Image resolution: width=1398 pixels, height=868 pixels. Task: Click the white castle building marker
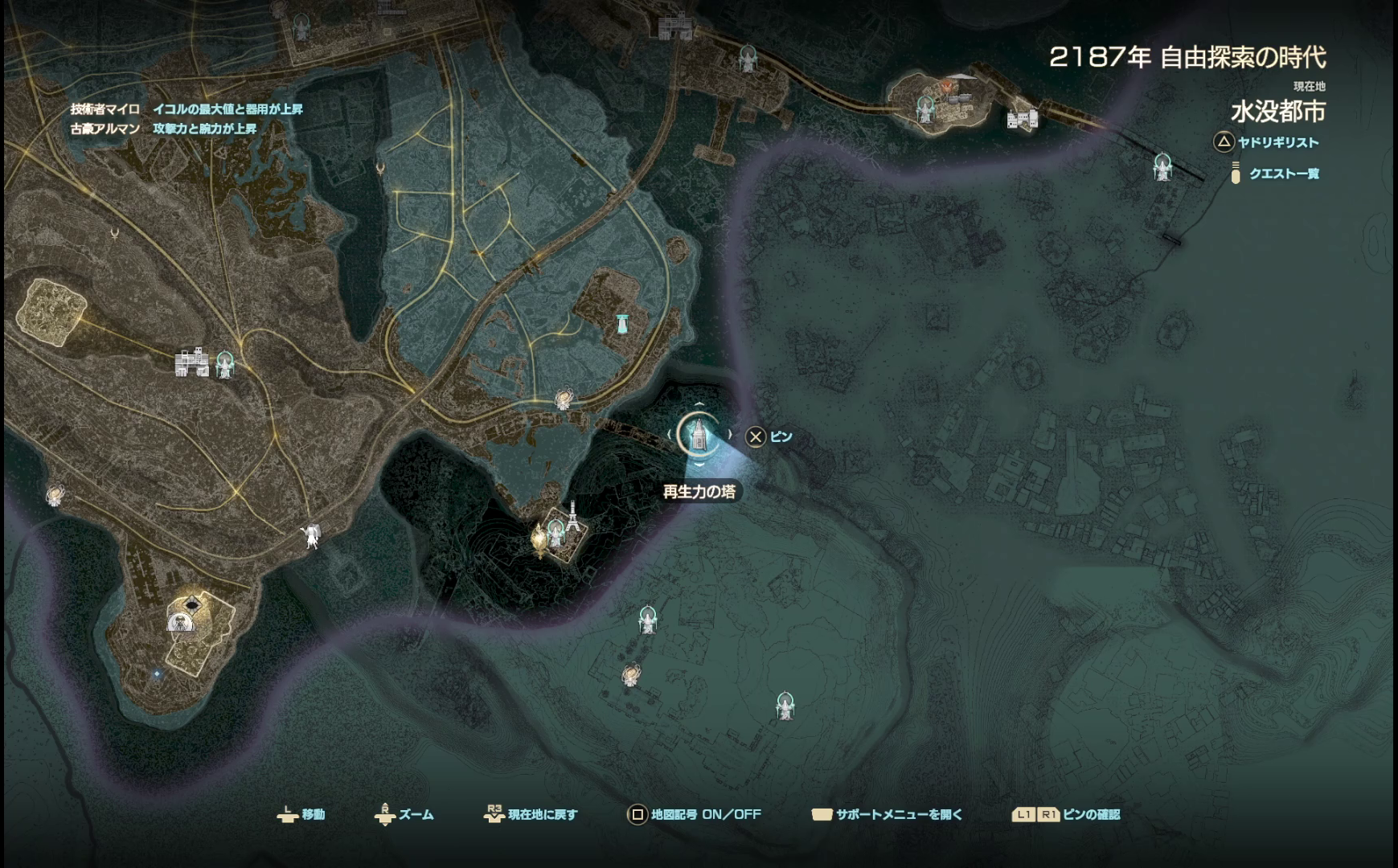[191, 362]
